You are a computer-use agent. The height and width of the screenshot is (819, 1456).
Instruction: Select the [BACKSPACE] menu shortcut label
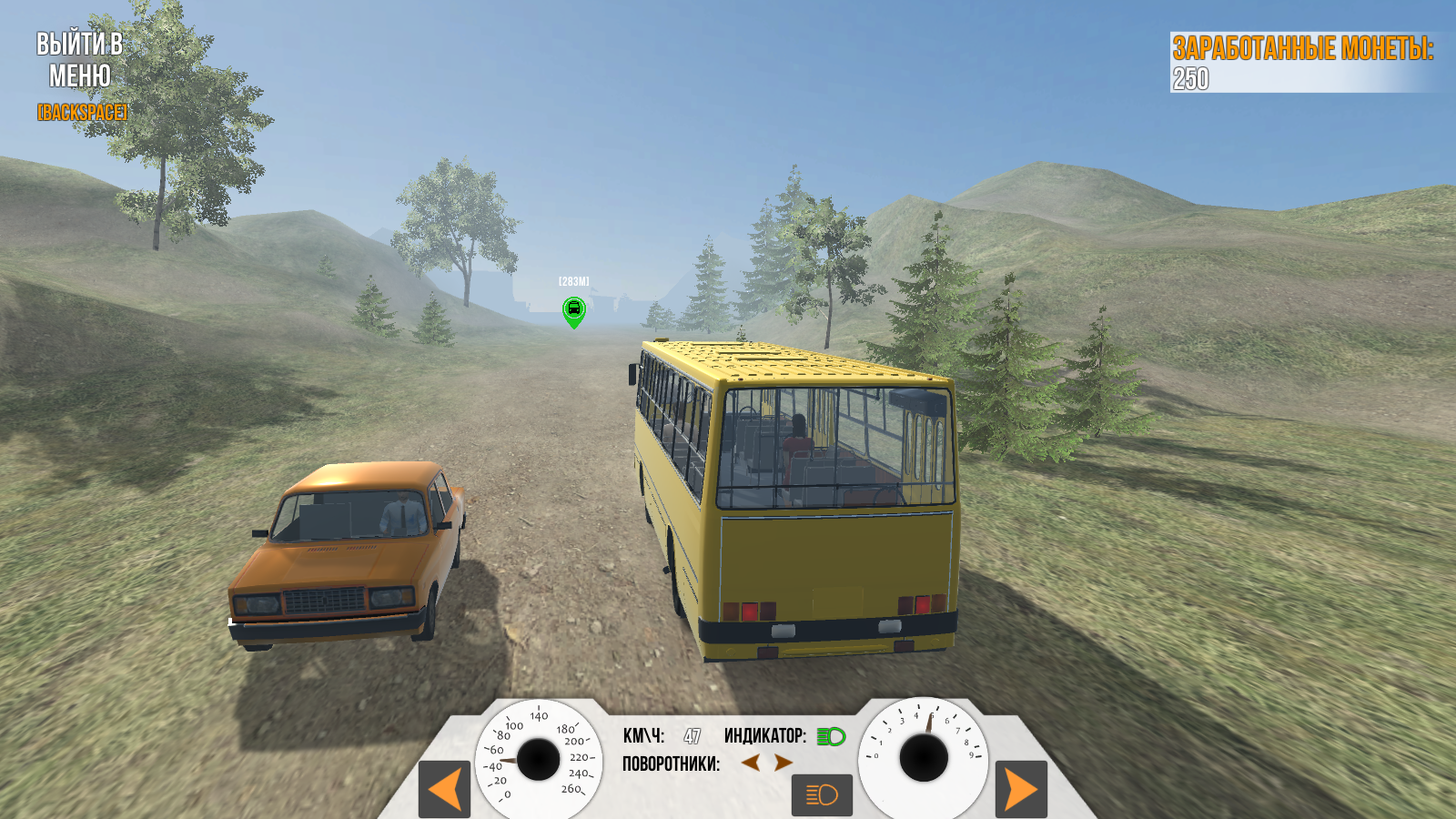tap(81, 113)
